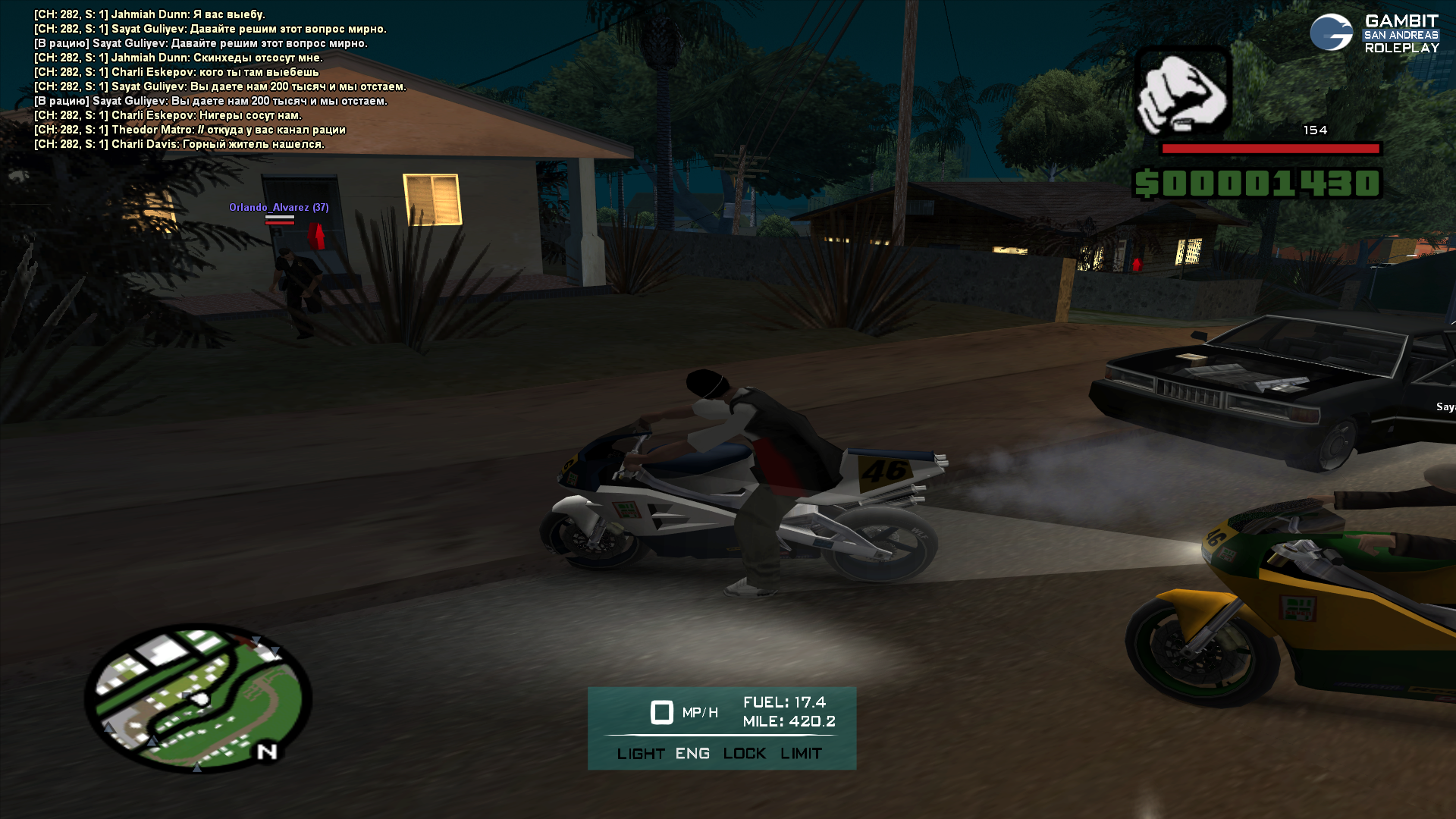Open the circular radar minimap
The width and height of the screenshot is (1456, 819).
[198, 698]
